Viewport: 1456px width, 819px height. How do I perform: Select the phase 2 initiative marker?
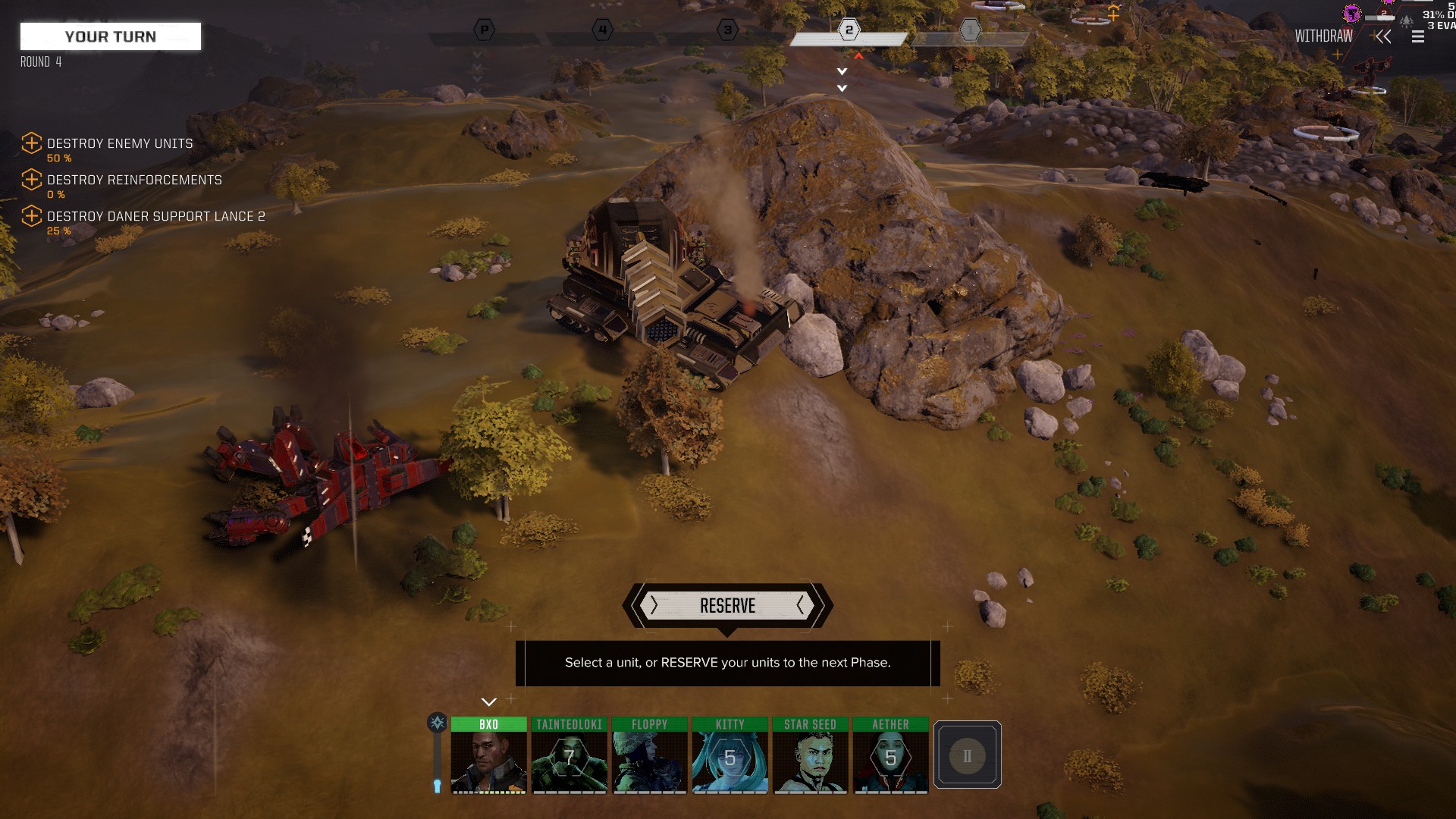pos(849,30)
